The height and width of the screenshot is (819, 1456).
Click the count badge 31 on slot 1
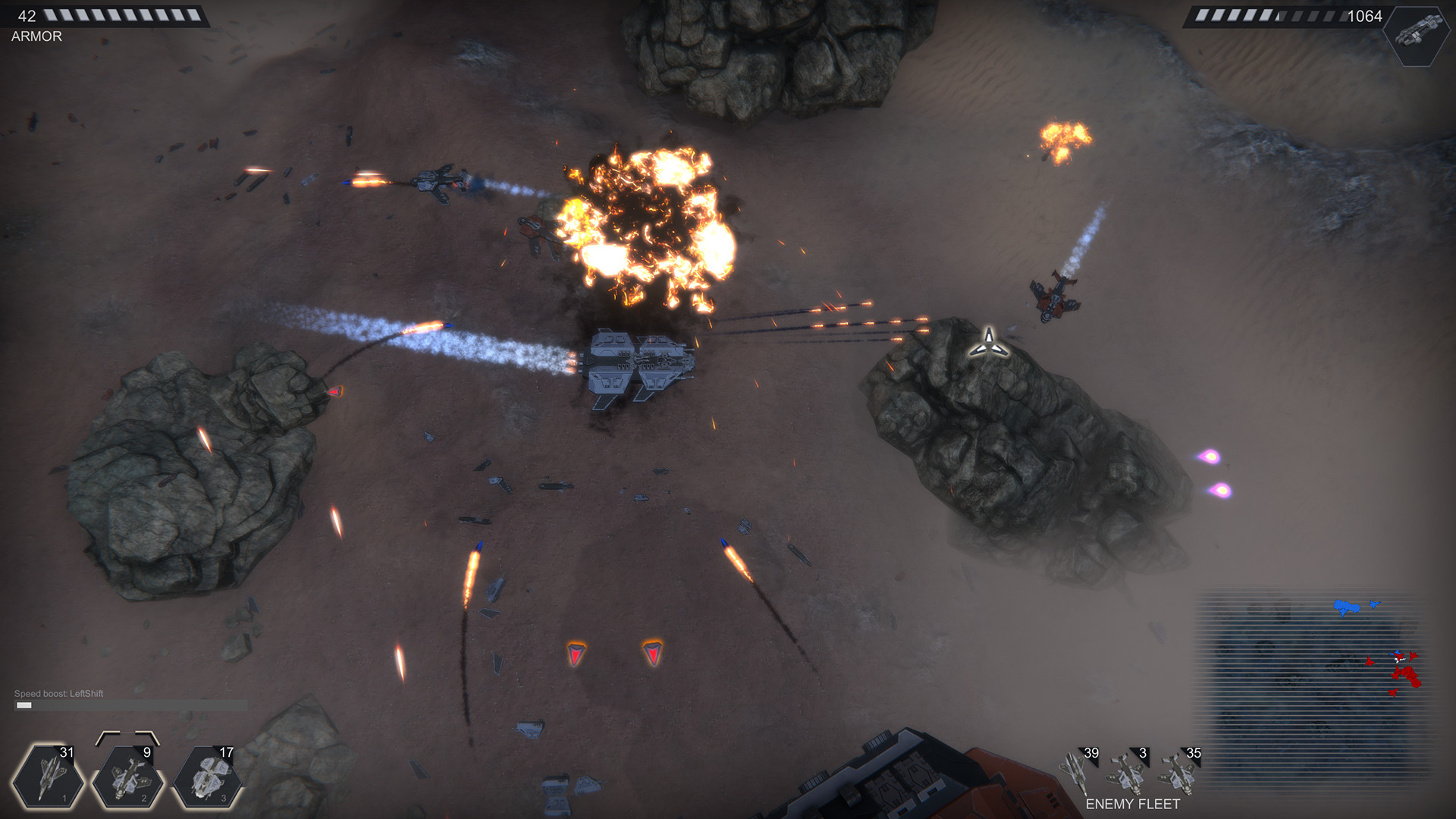[x=67, y=754]
